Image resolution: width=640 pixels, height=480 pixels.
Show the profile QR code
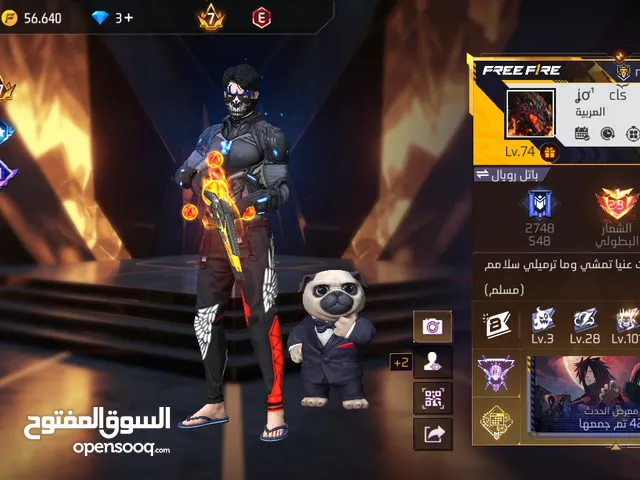(x=433, y=398)
